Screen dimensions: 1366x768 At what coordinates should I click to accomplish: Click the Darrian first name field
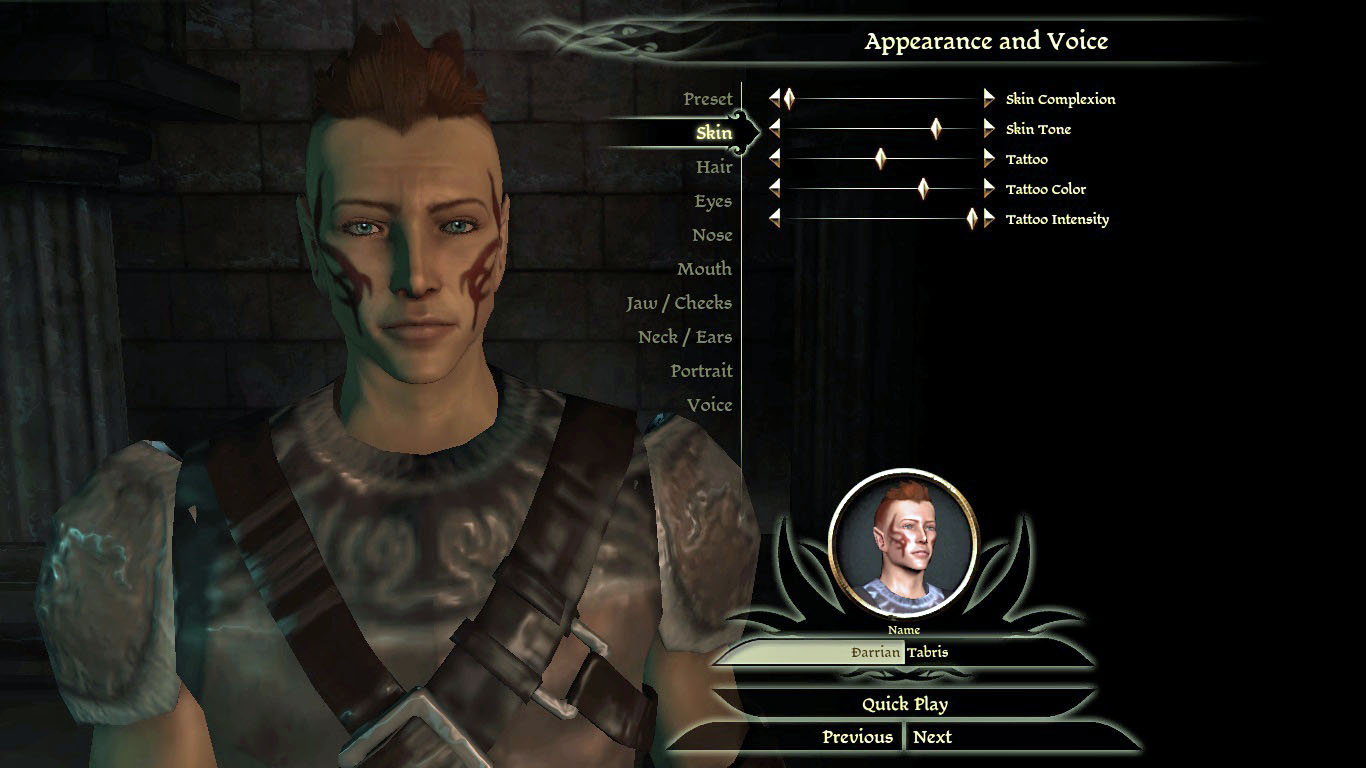tap(810, 653)
